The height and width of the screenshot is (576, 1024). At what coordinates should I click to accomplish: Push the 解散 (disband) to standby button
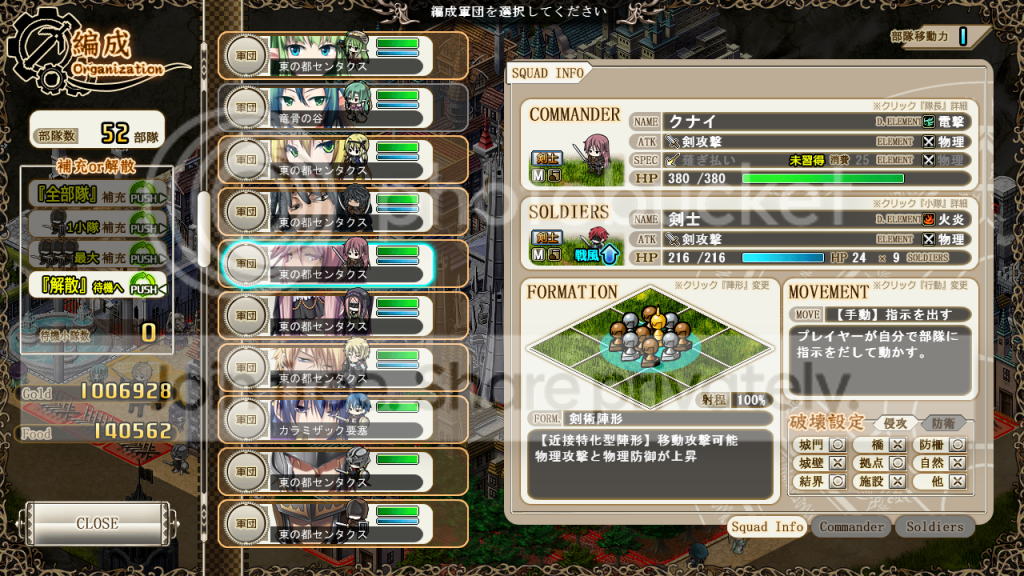147,289
